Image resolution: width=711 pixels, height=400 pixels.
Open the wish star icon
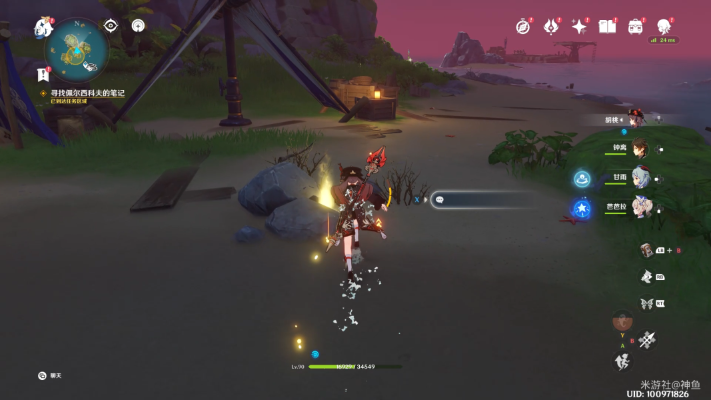tap(579, 27)
